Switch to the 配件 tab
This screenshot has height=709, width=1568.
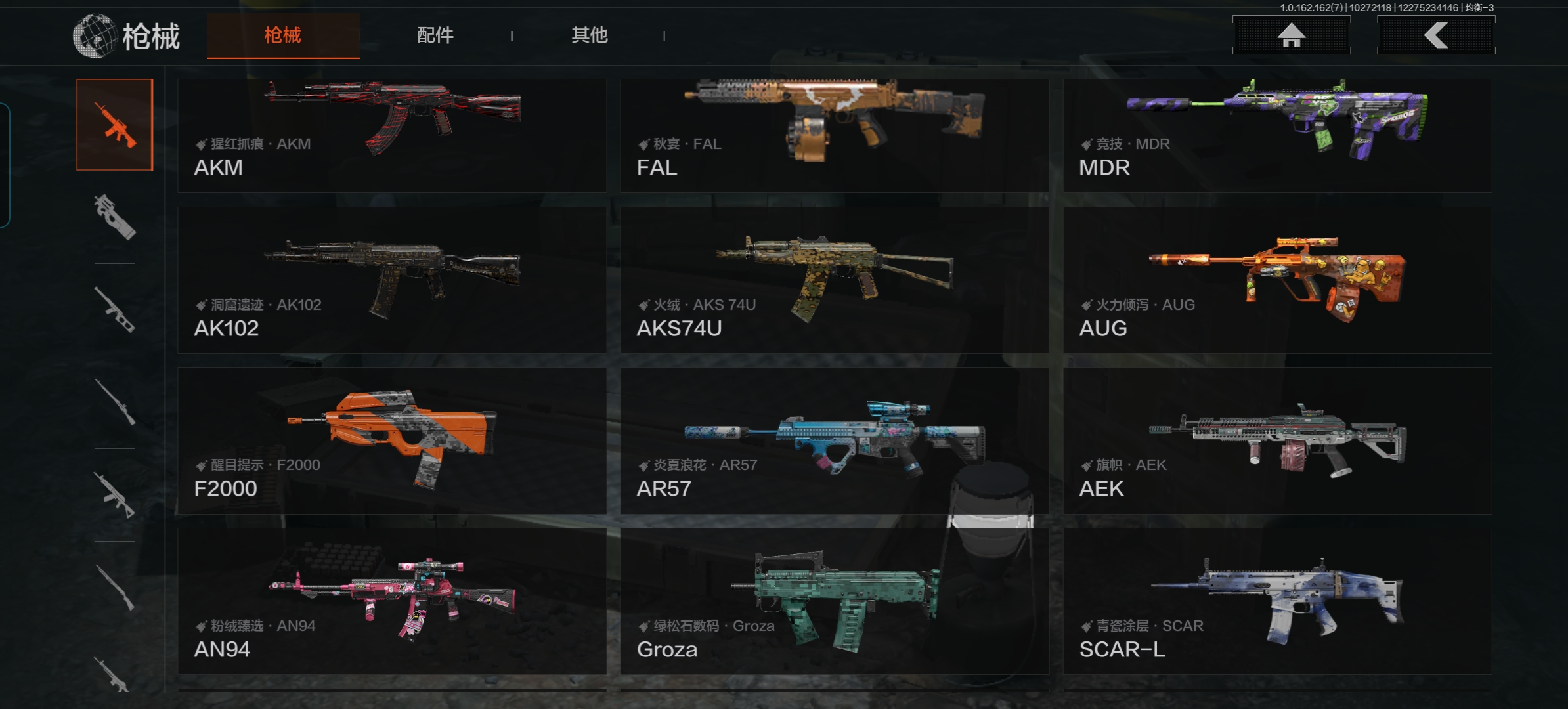[435, 35]
